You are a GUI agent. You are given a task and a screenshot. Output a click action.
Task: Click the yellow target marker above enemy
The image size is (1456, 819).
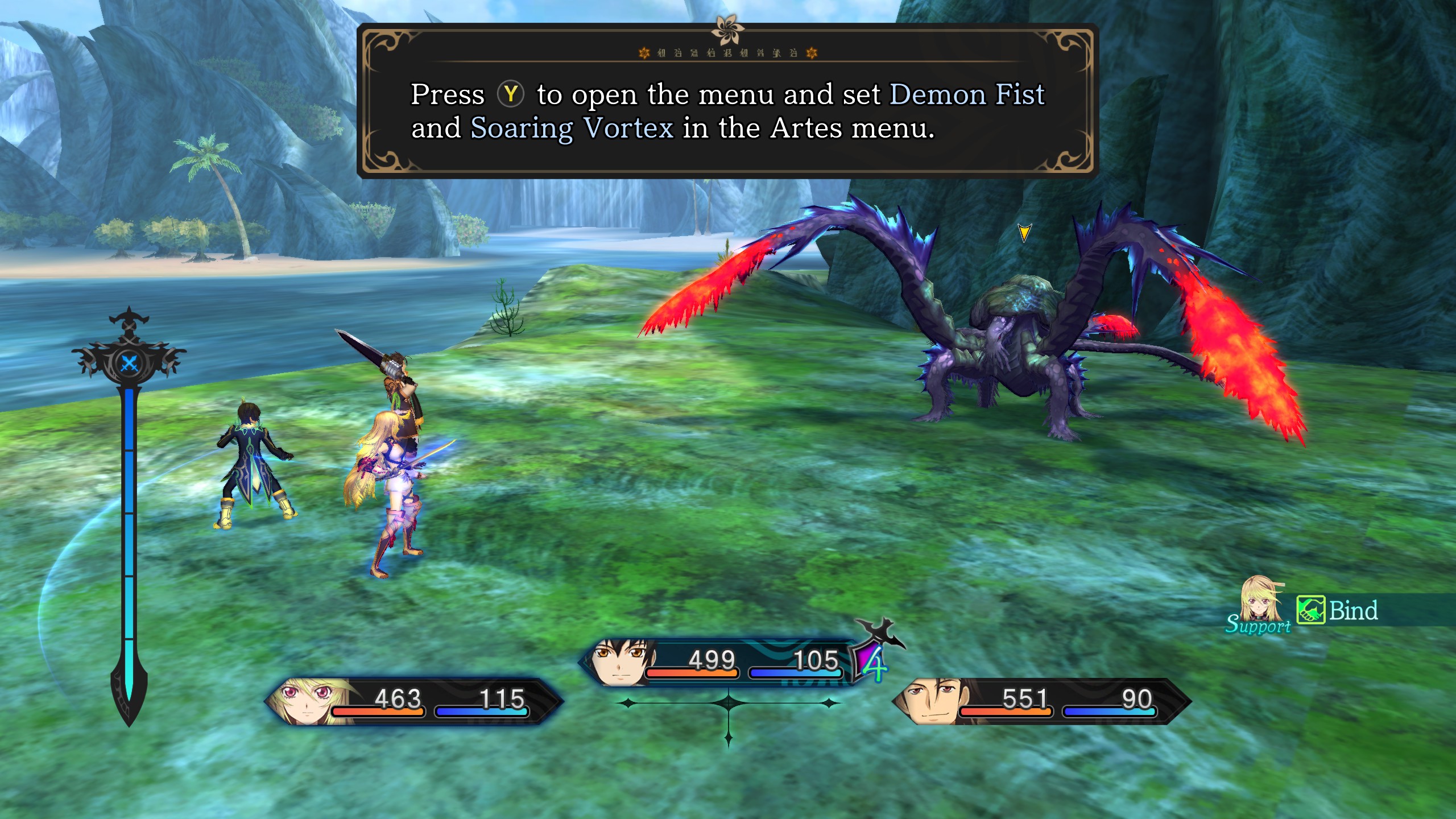1024,232
